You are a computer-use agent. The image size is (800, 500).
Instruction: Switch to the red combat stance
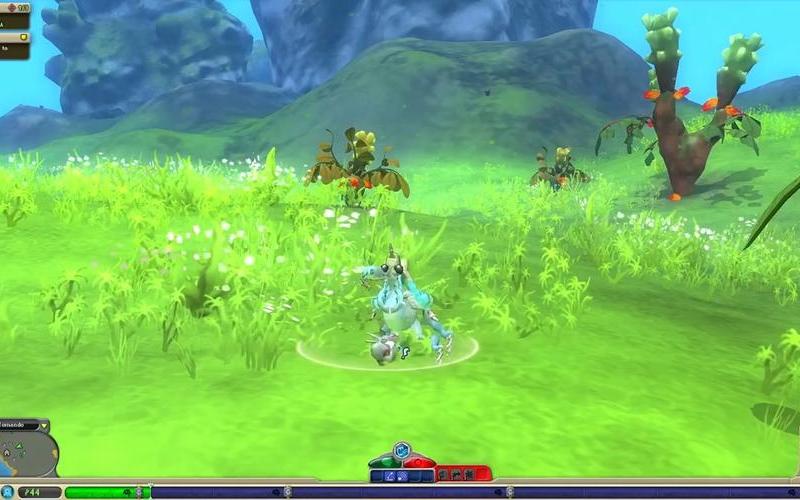(x=420, y=461)
